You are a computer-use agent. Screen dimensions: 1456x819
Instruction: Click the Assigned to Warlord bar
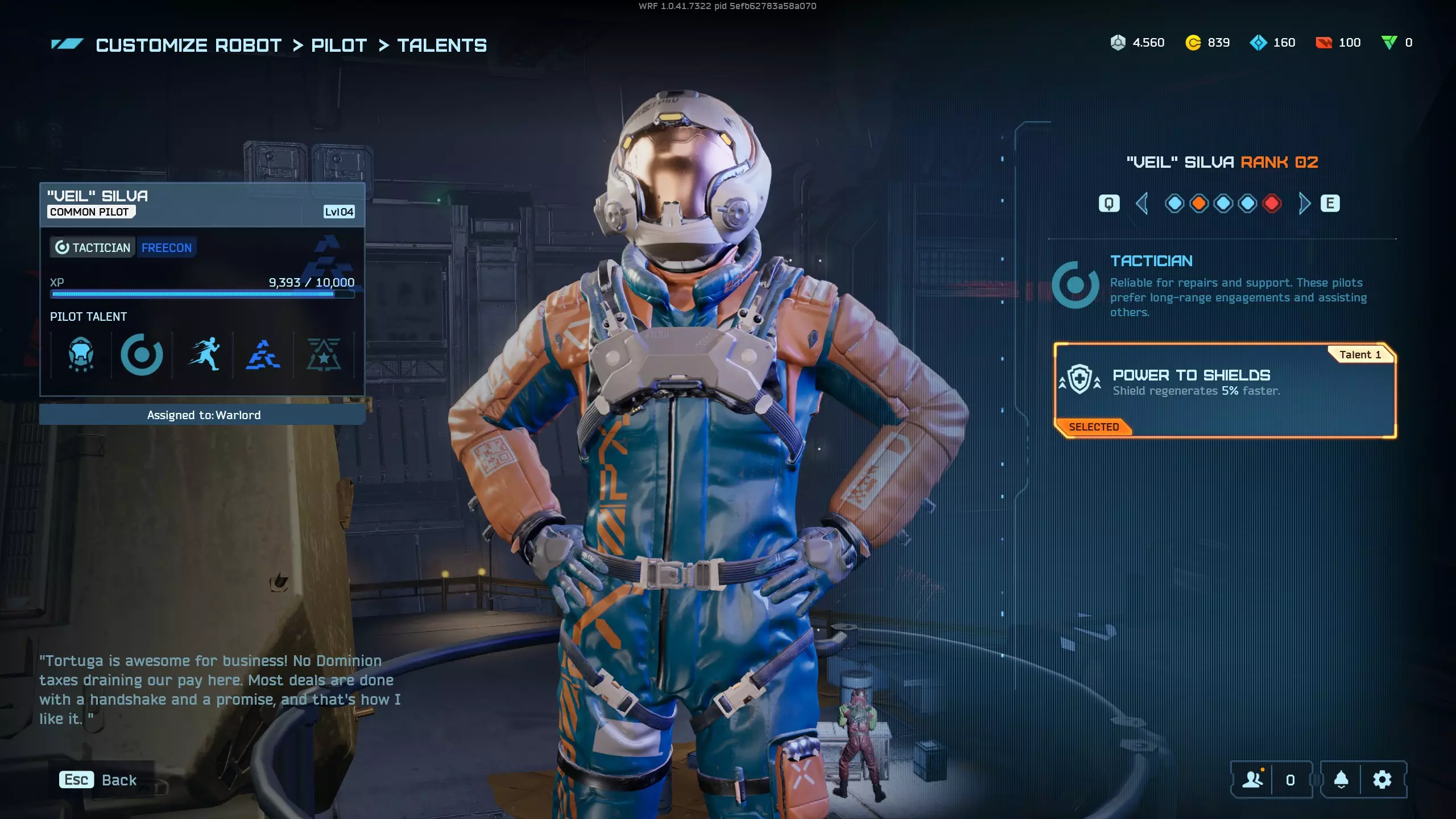pos(203,415)
